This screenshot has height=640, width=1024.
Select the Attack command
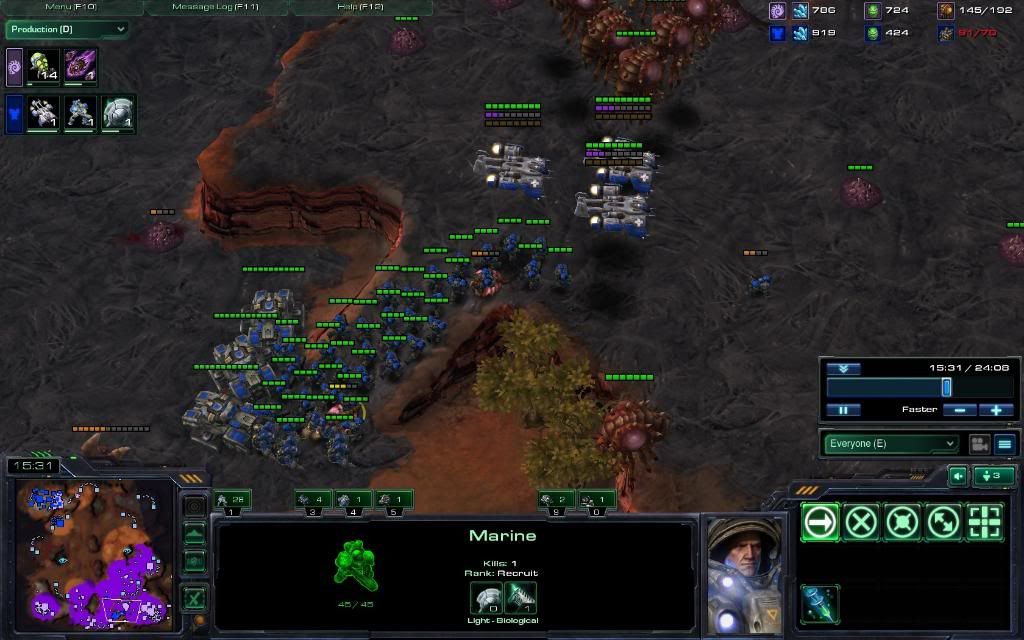tap(984, 522)
